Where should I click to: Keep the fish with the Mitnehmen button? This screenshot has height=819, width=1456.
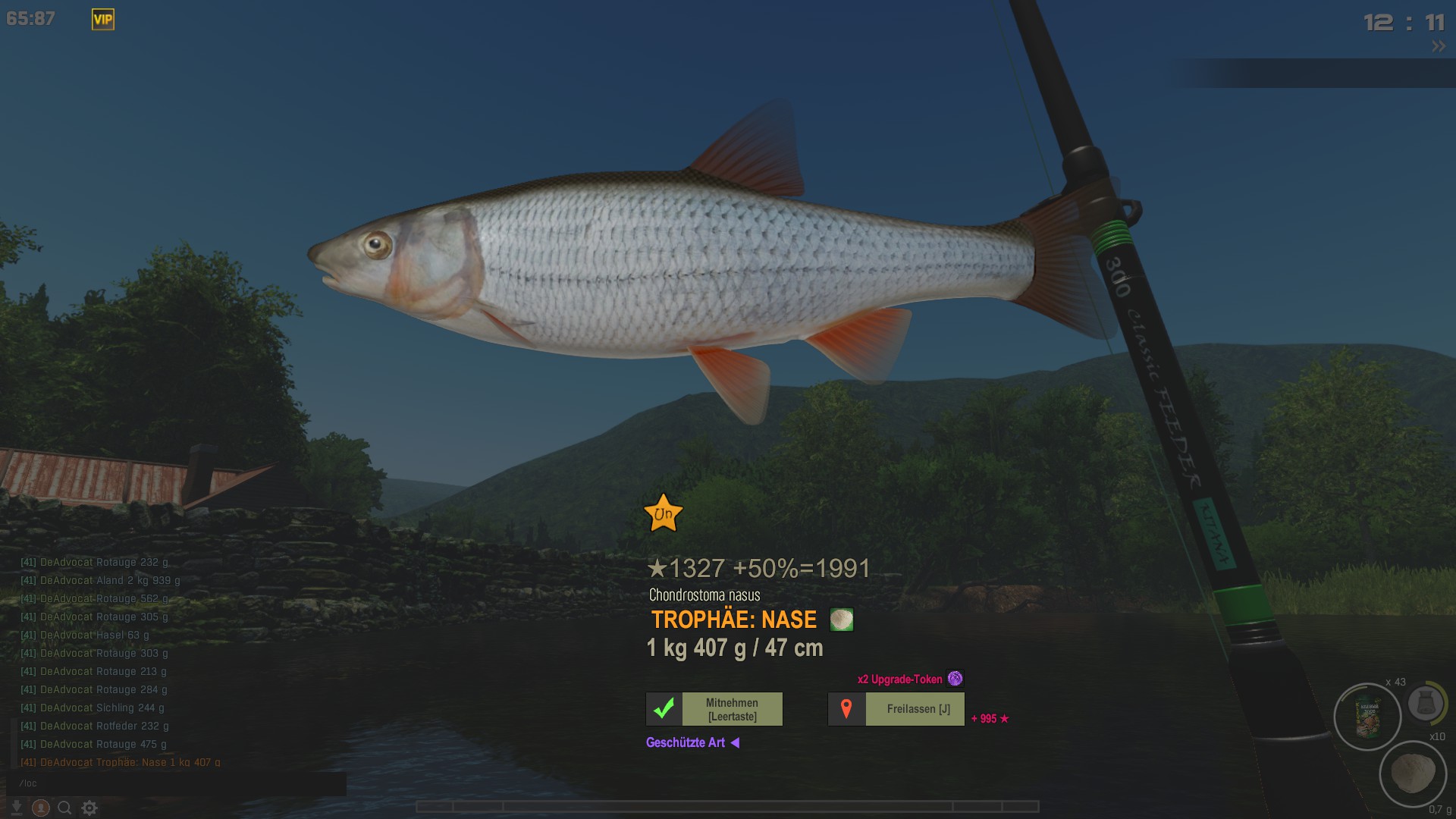tap(714, 709)
